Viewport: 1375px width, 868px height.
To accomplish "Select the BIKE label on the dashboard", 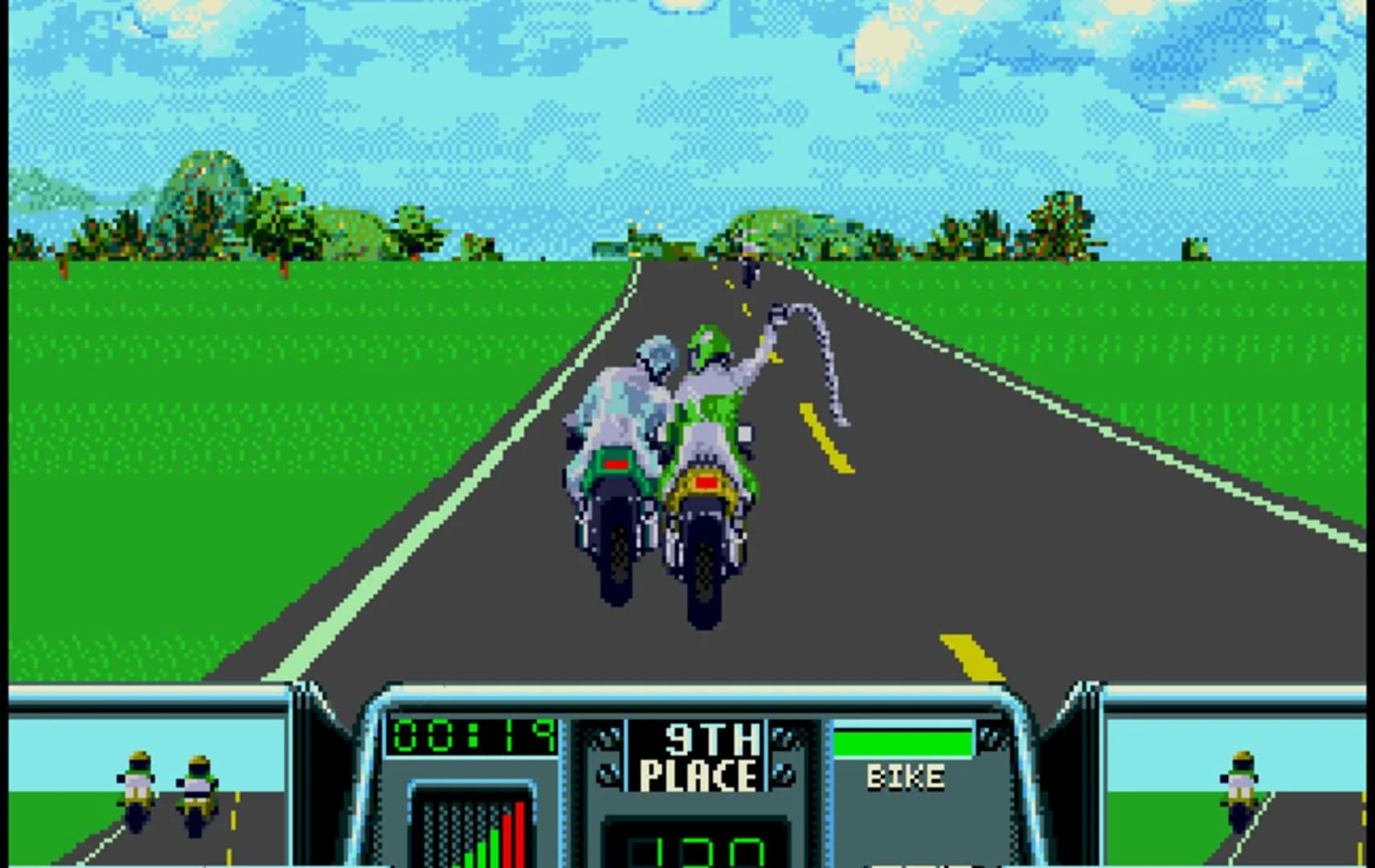I will click(904, 776).
